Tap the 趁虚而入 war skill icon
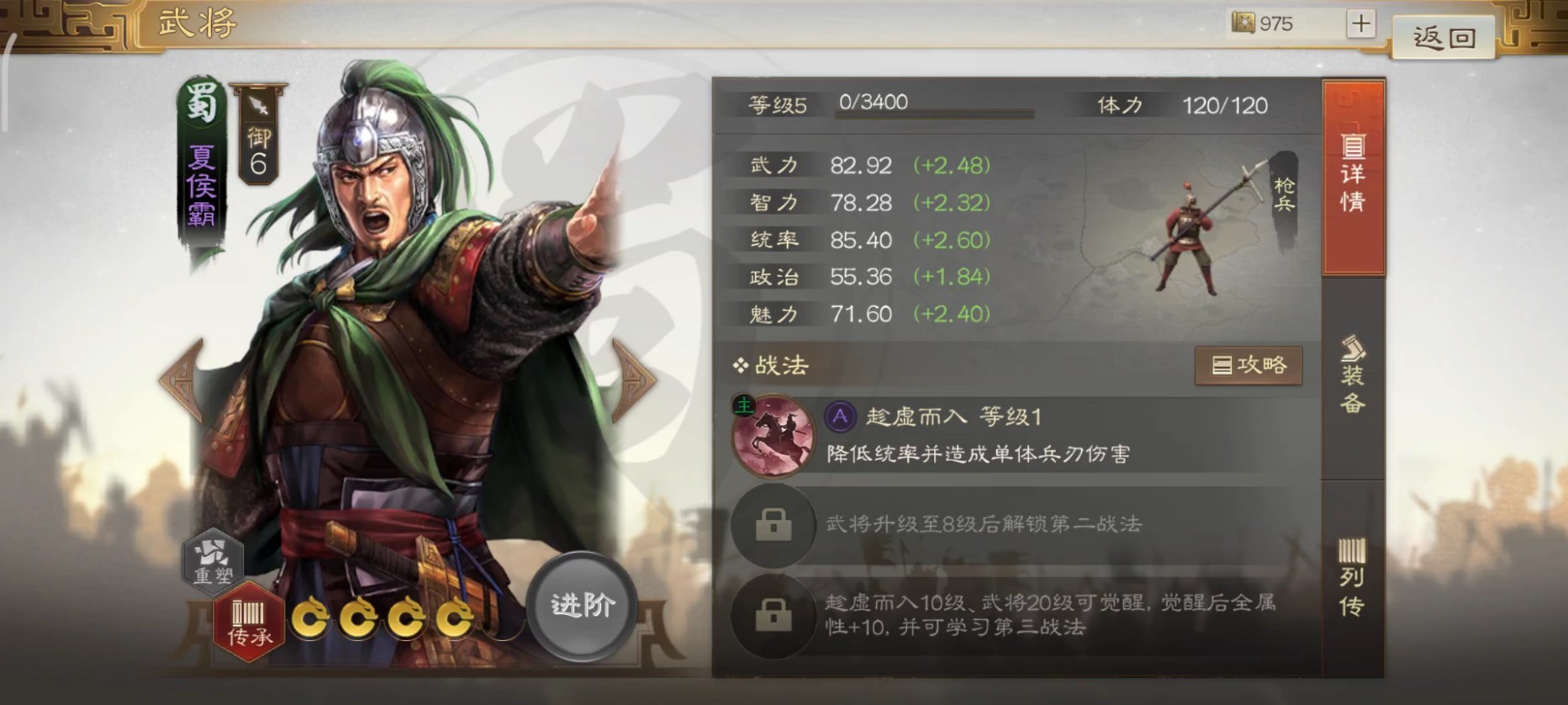The width and height of the screenshot is (1568, 705). pyautogui.click(x=772, y=436)
